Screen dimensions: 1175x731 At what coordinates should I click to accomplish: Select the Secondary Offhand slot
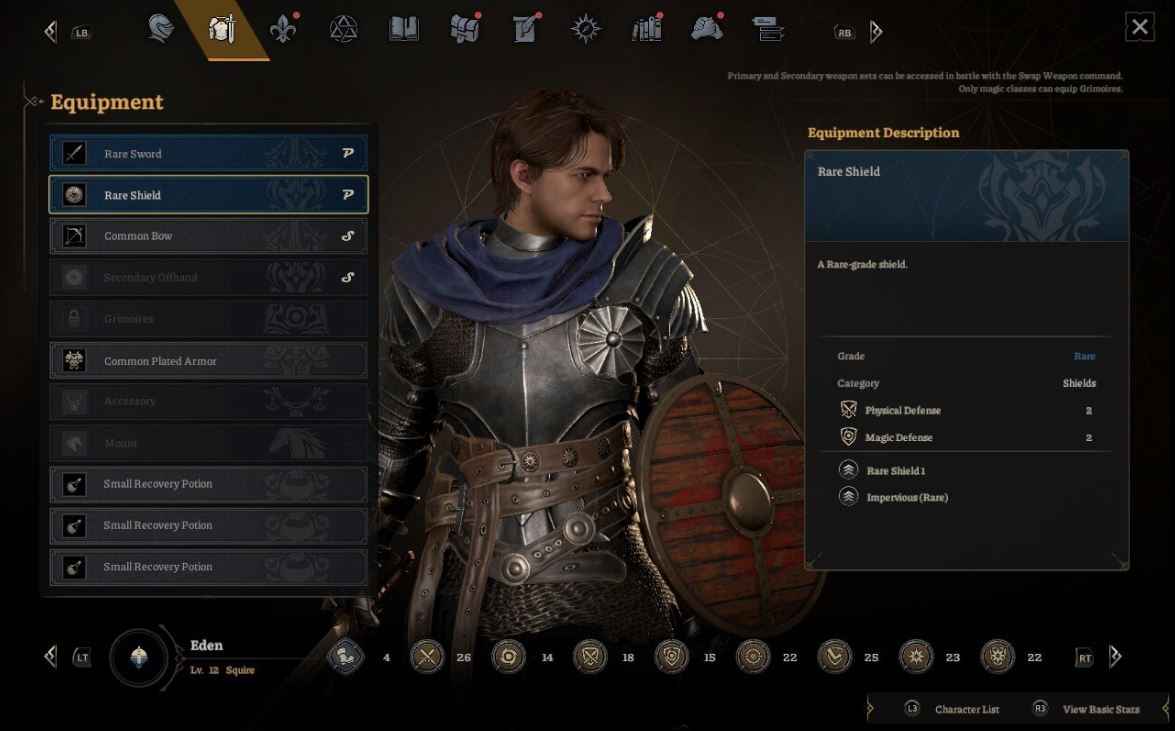coord(208,278)
